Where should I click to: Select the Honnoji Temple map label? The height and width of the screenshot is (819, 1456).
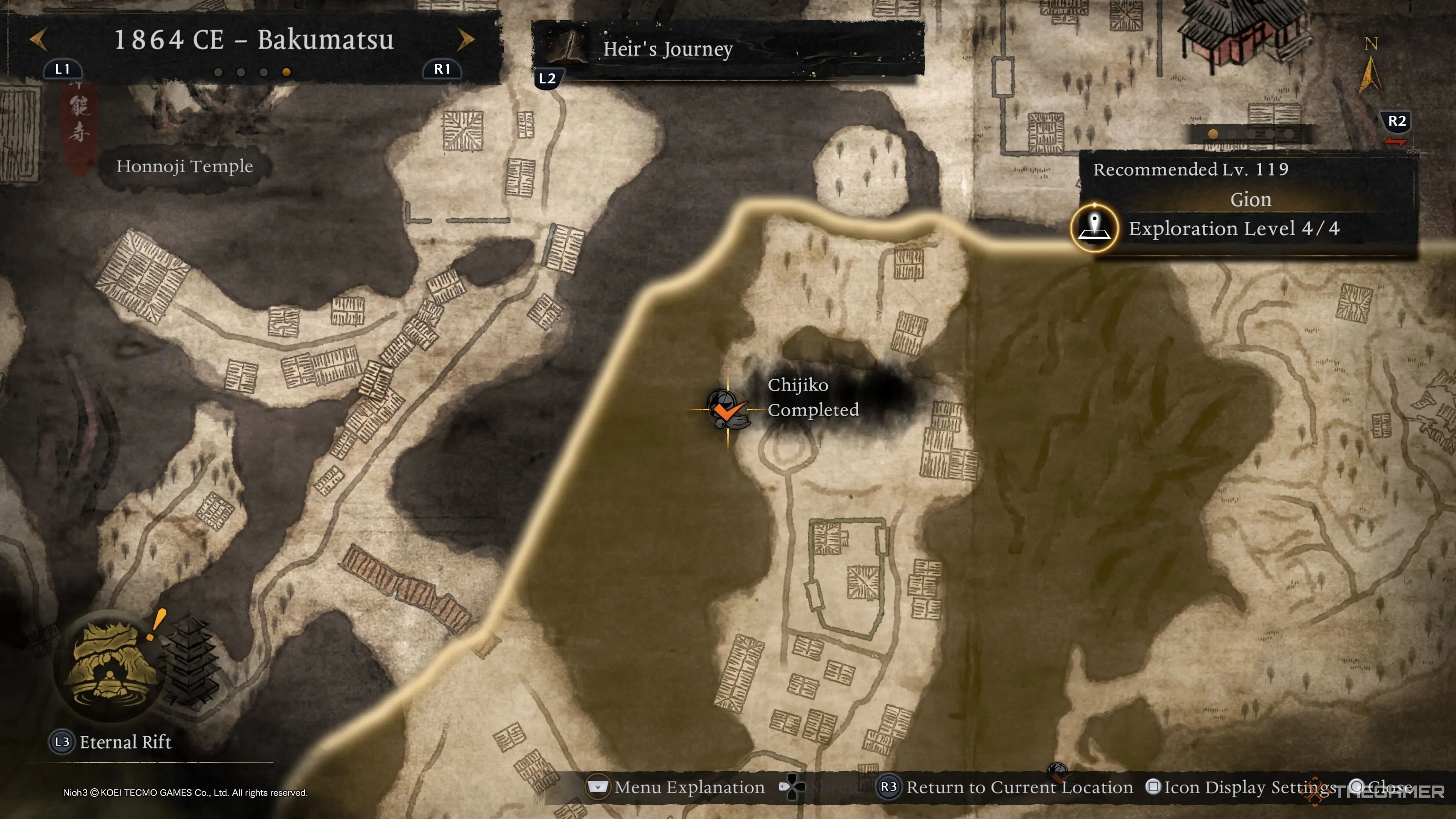point(184,166)
